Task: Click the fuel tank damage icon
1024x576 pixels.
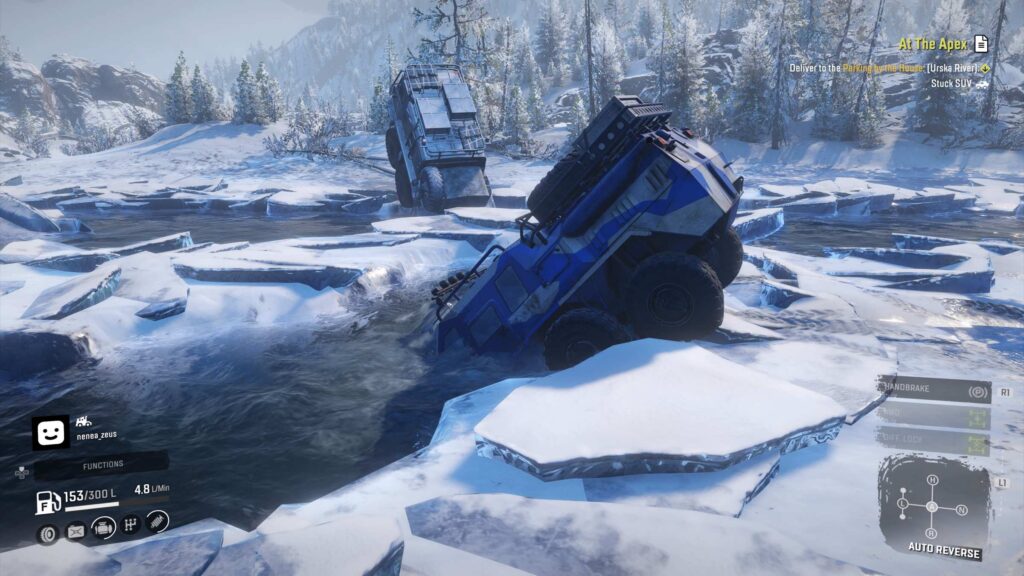Action: click(x=75, y=530)
